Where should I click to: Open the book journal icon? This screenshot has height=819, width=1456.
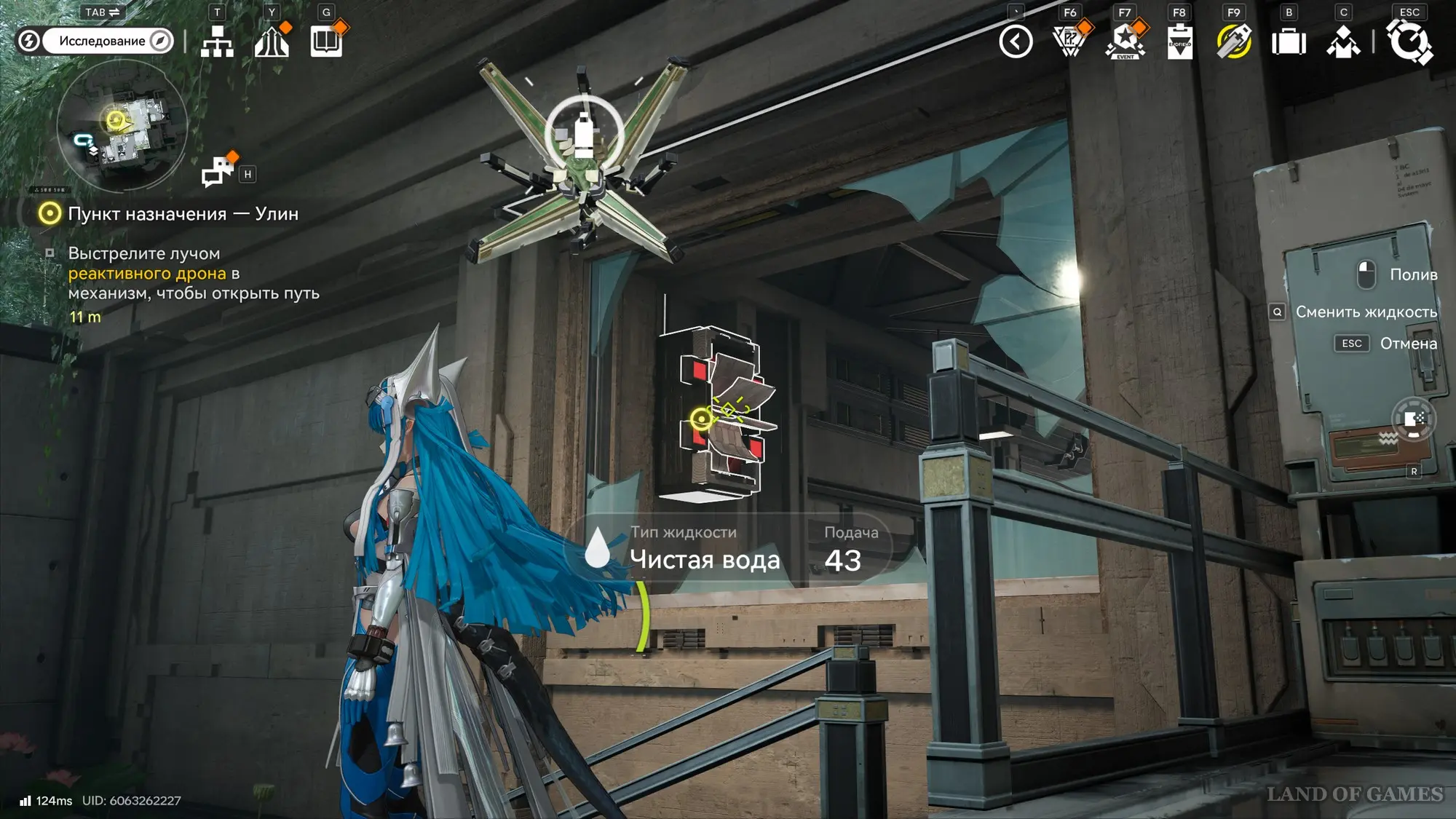[x=326, y=41]
